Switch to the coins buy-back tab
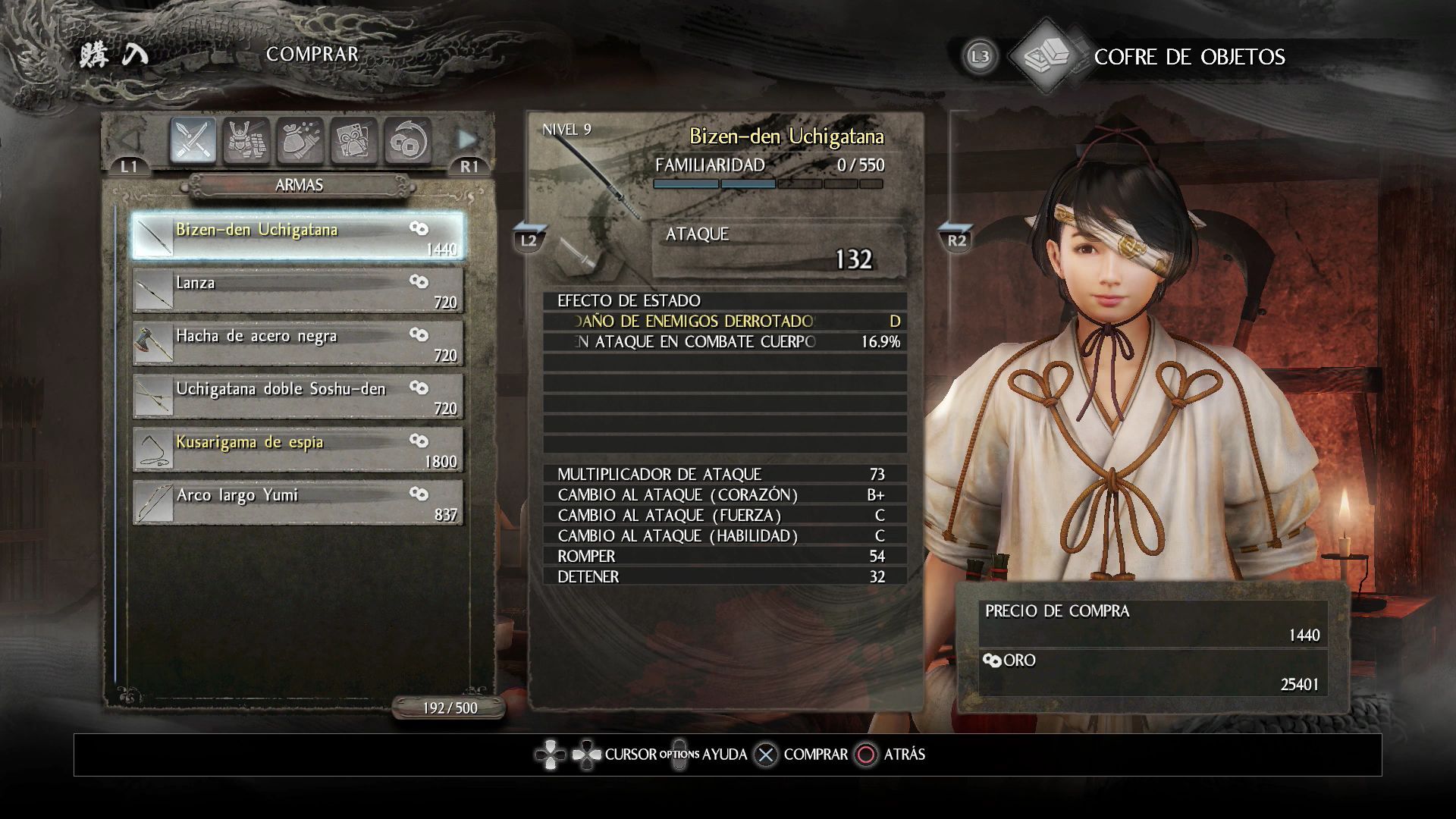This screenshot has width=1456, height=819. click(407, 141)
